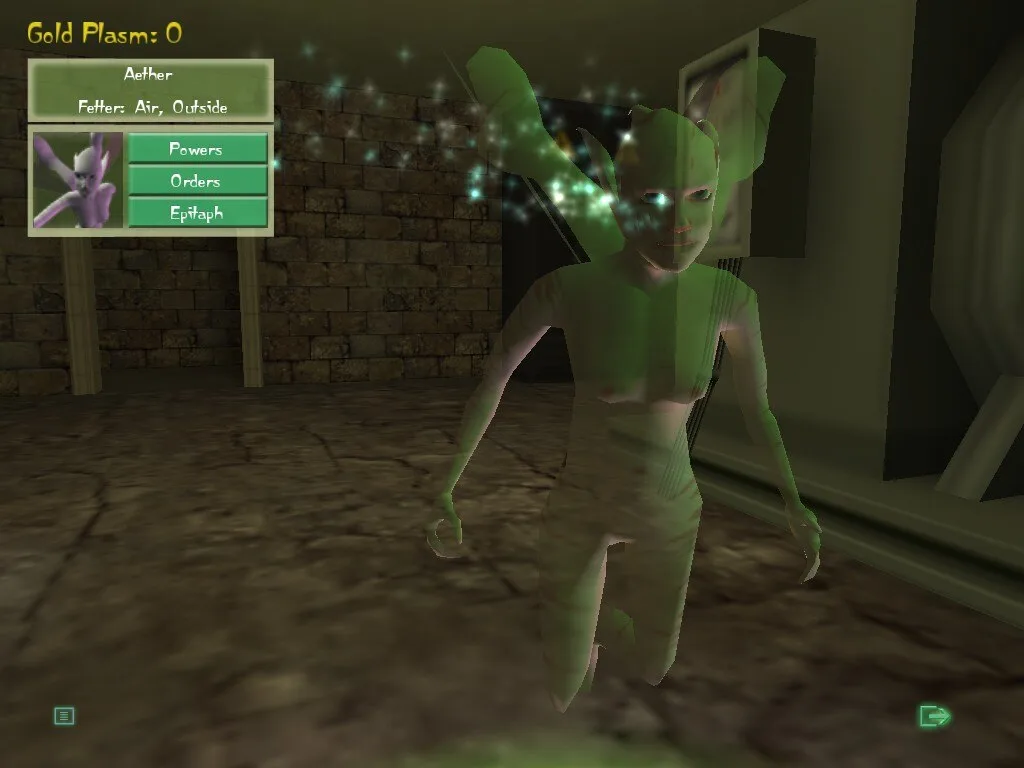Show the Orders list for Aether

197,181
